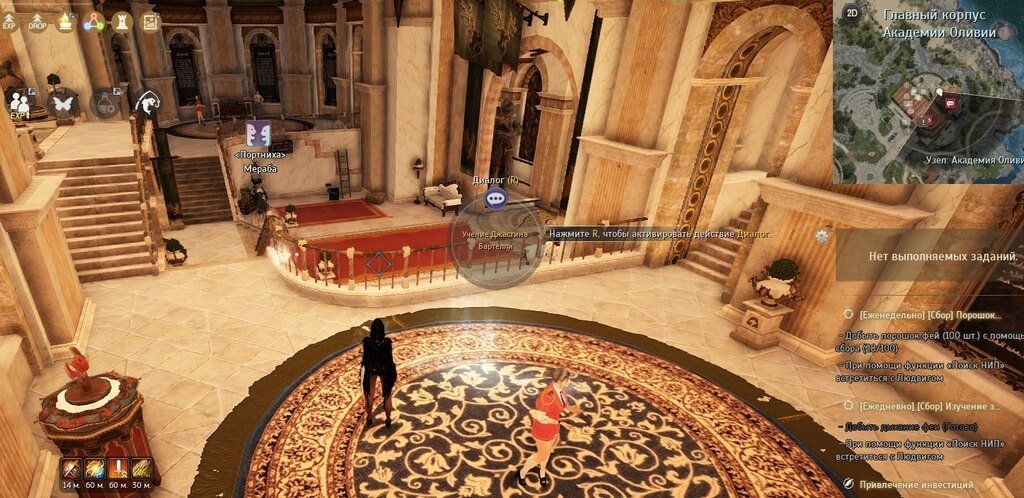Select the campfire icon in top bar
This screenshot has width=1024, height=498.
[66, 22]
